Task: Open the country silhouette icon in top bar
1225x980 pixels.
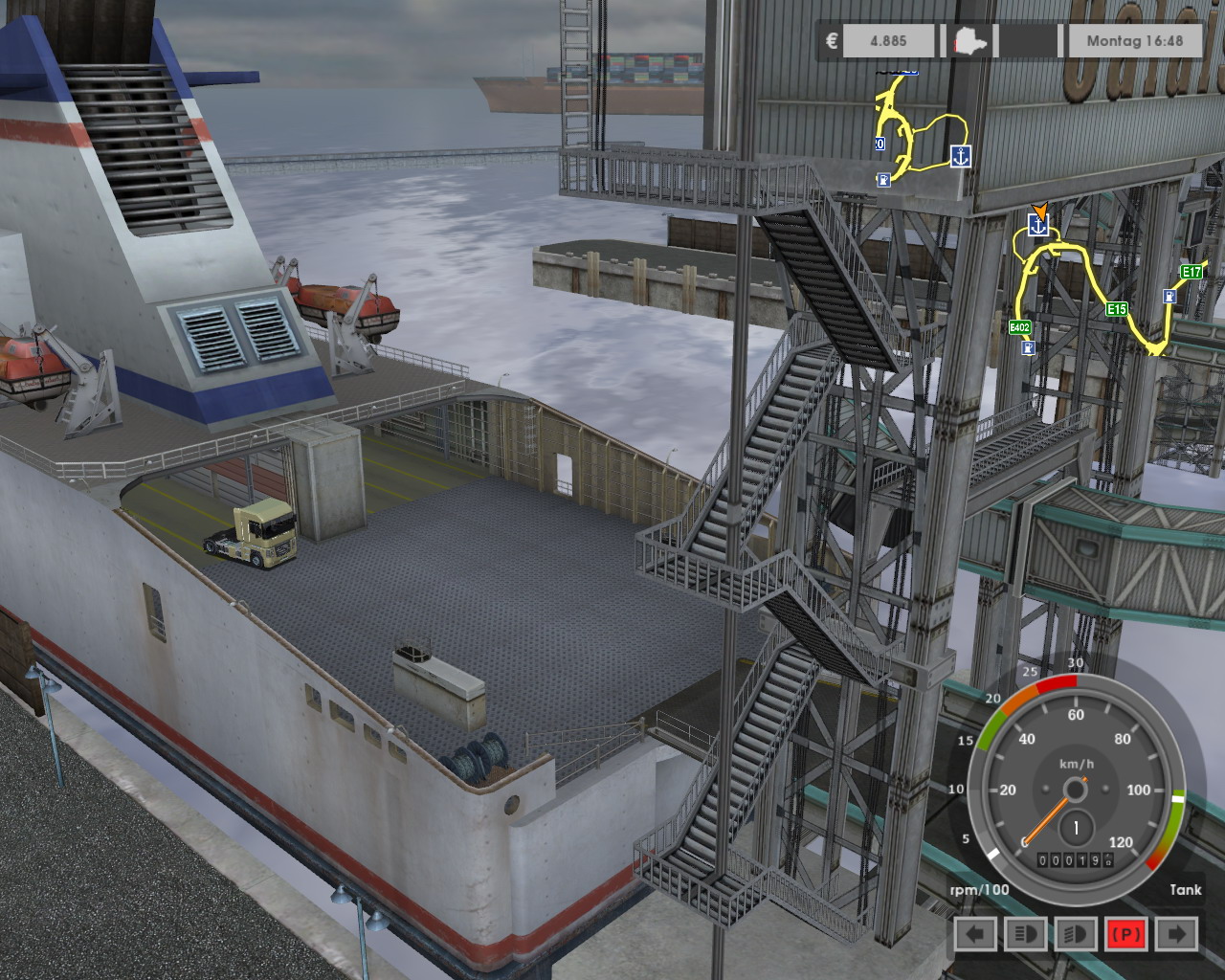Action: point(970,42)
